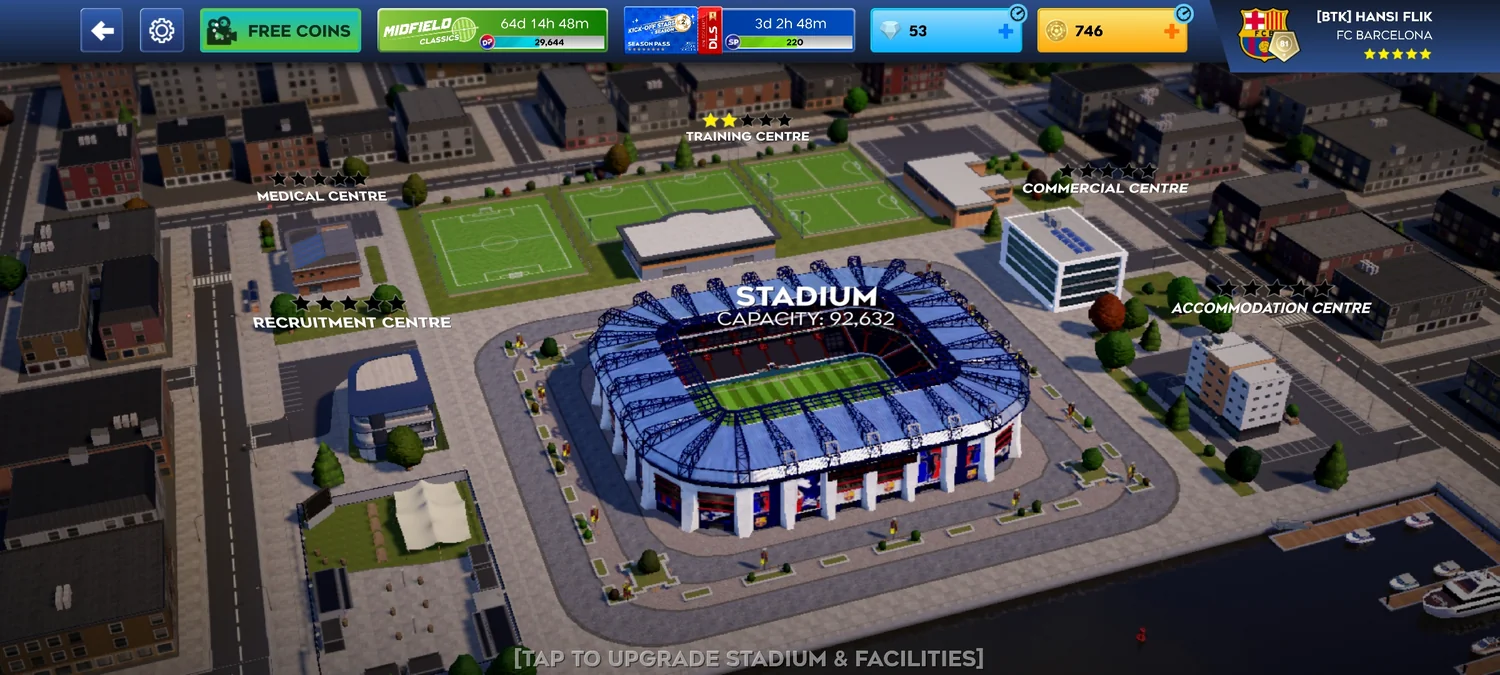View the Kick-Off Stars Season Pass

tap(739, 31)
